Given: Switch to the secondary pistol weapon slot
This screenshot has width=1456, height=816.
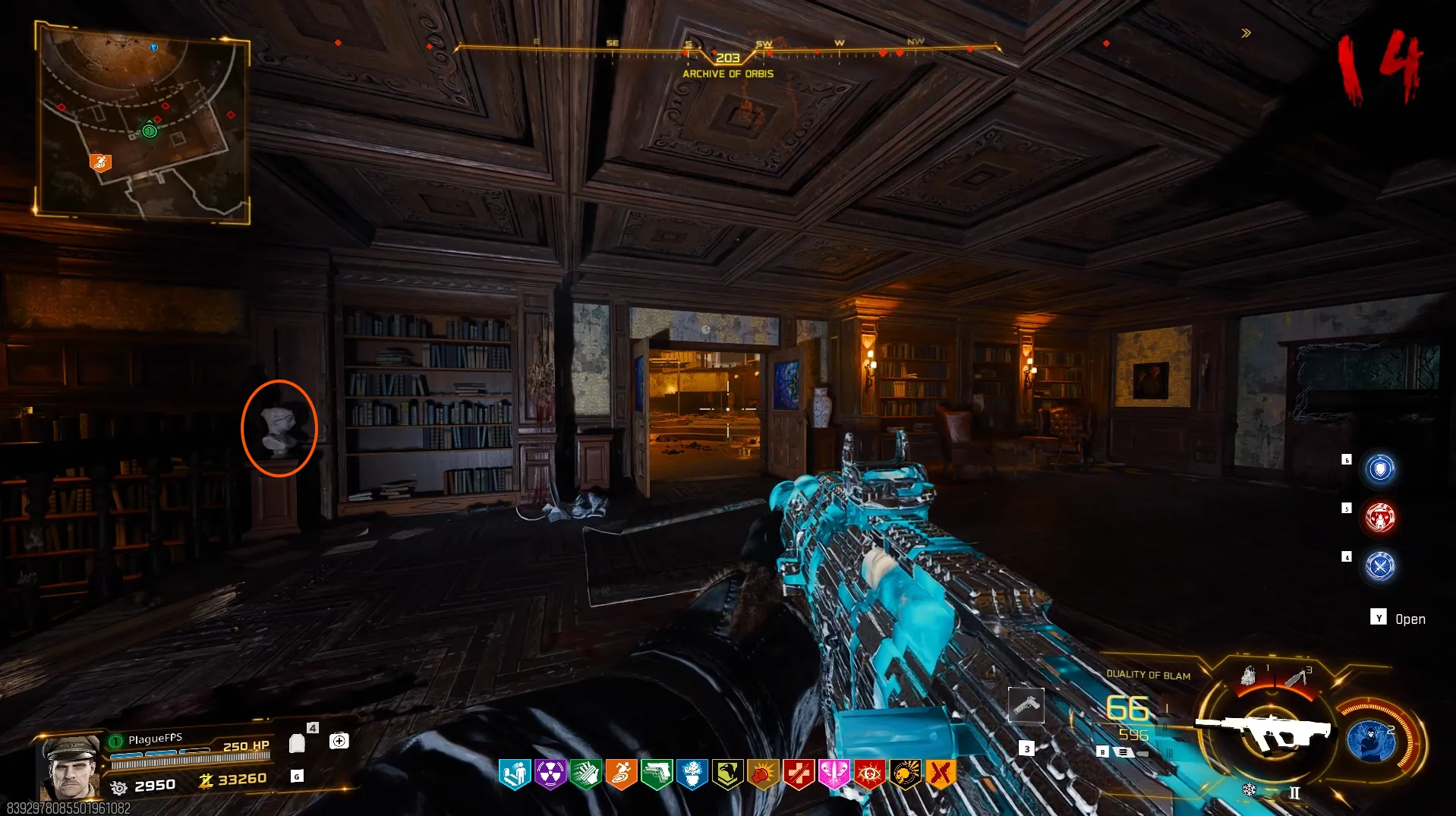Looking at the screenshot, I should 1026,706.
